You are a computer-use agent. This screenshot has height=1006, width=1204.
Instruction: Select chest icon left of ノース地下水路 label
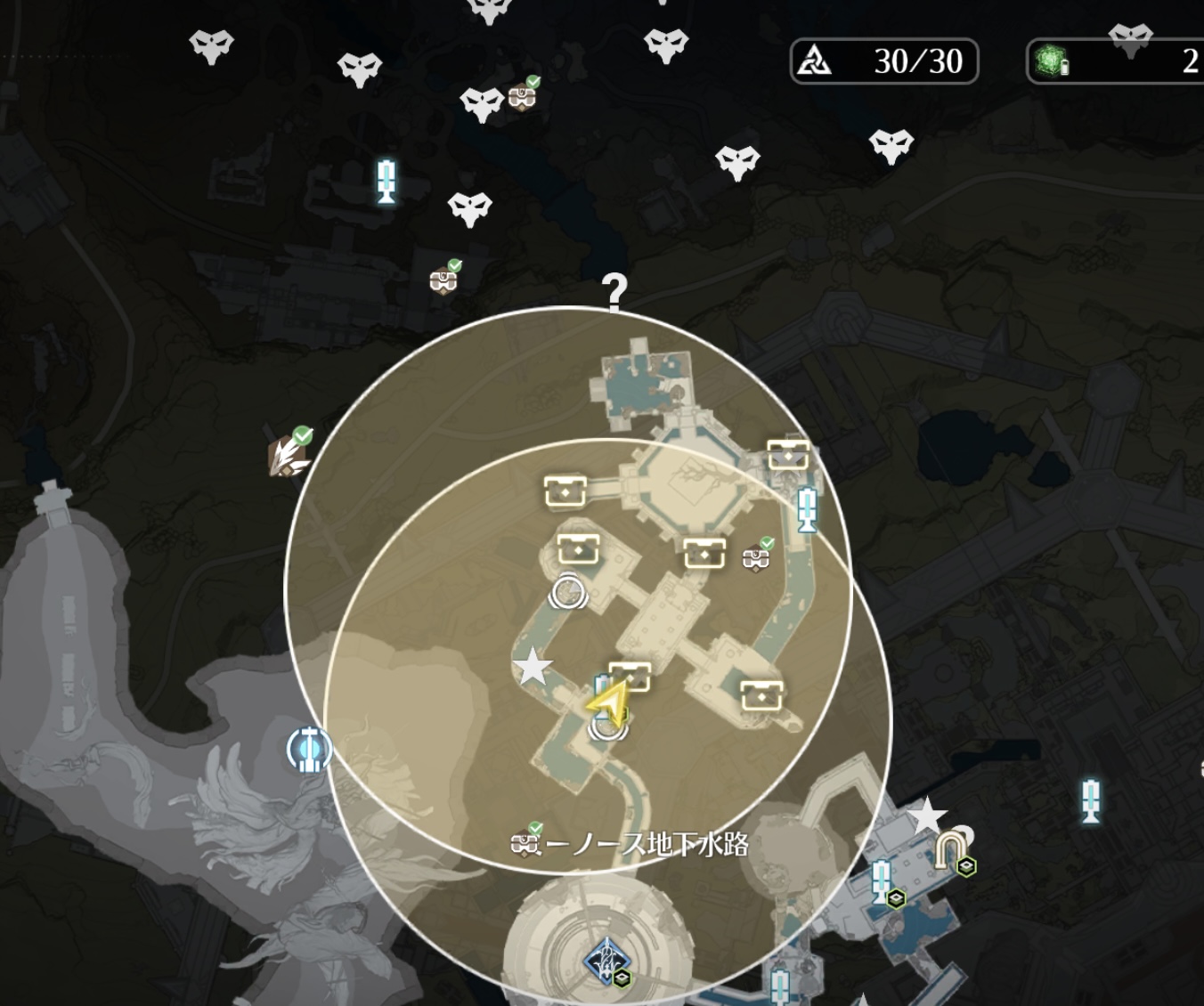pos(525,842)
